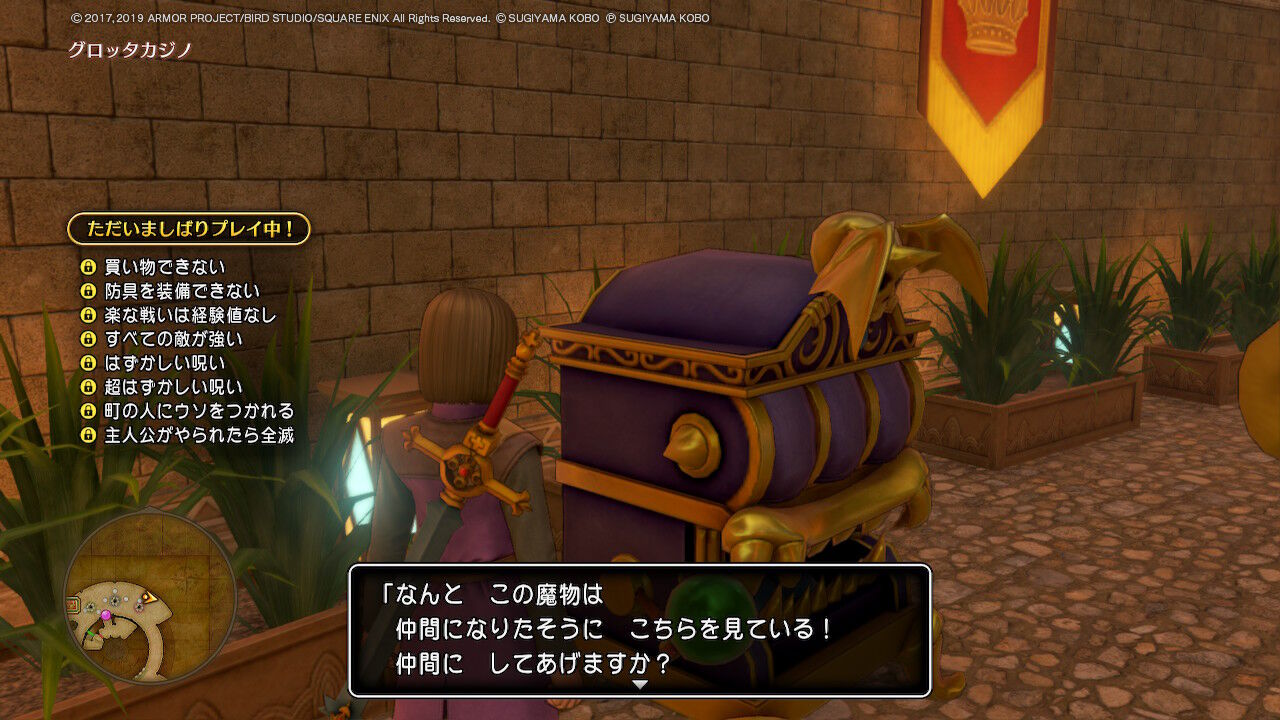Click the red doorway icon on the minimap
The image size is (1280, 720).
72,602
